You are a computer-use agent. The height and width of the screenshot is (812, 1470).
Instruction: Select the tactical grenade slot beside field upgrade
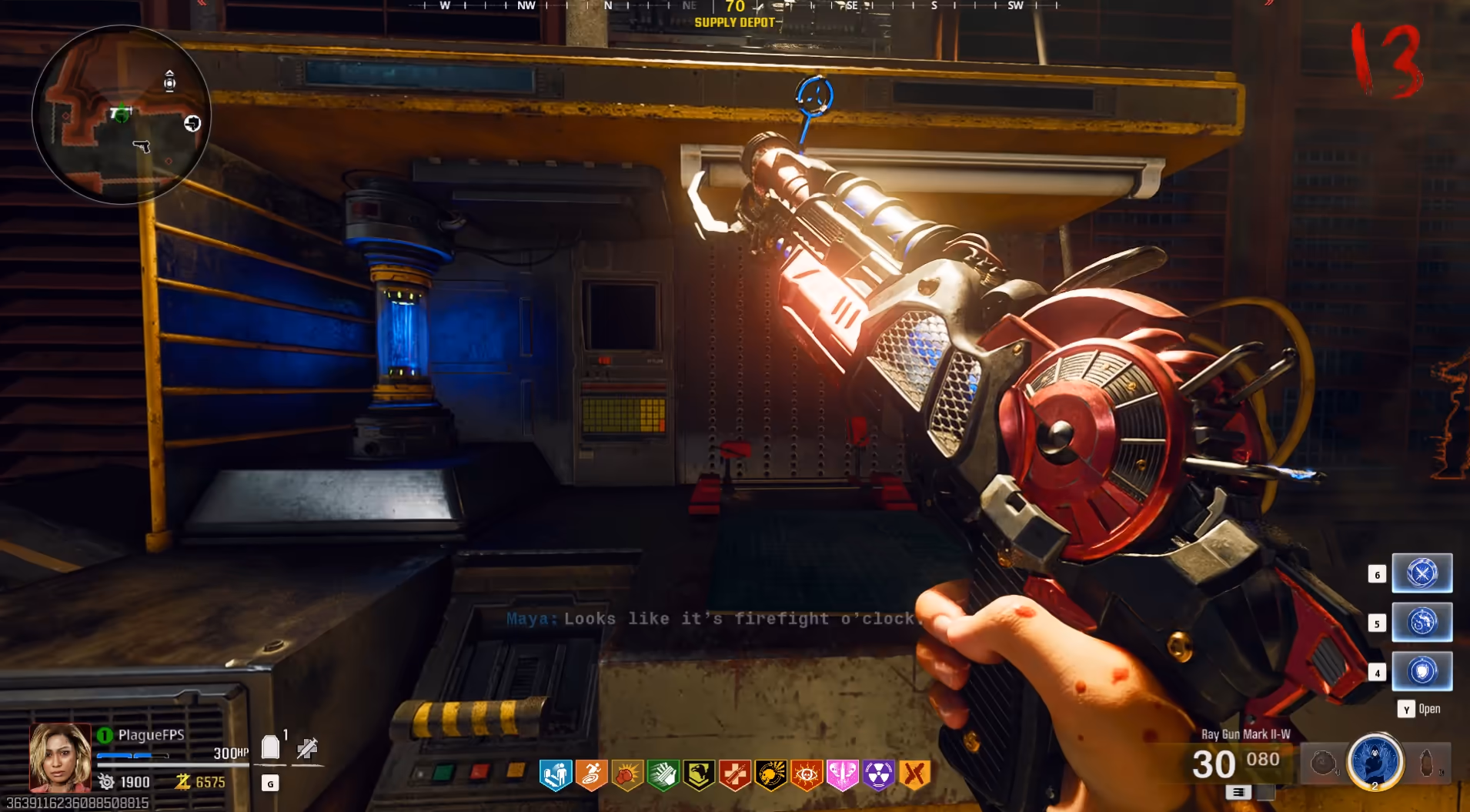coord(1323,763)
